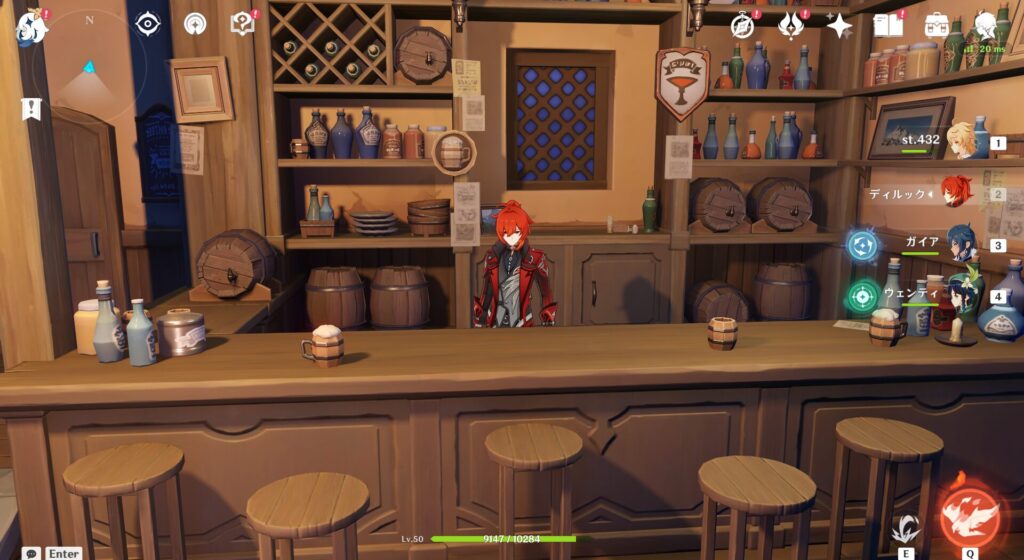Screen dimensions: 1024x560
Task: Select ディルック in the party list
Action: pyautogui.click(x=957, y=192)
